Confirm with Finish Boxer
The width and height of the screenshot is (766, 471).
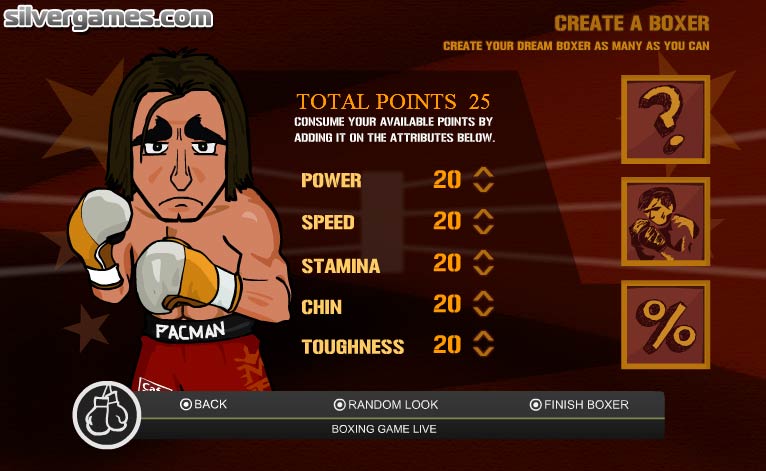[579, 404]
